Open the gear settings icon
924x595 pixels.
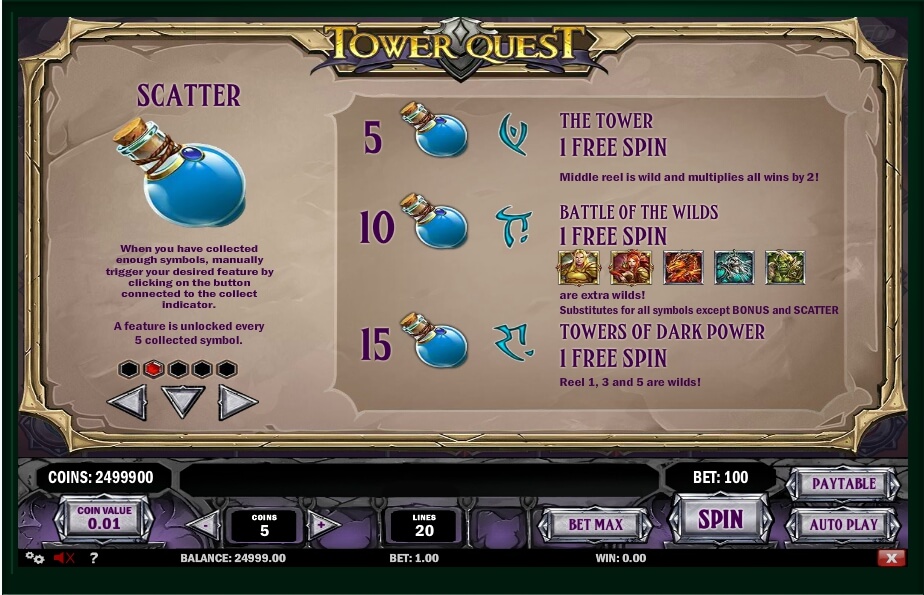click(35, 558)
